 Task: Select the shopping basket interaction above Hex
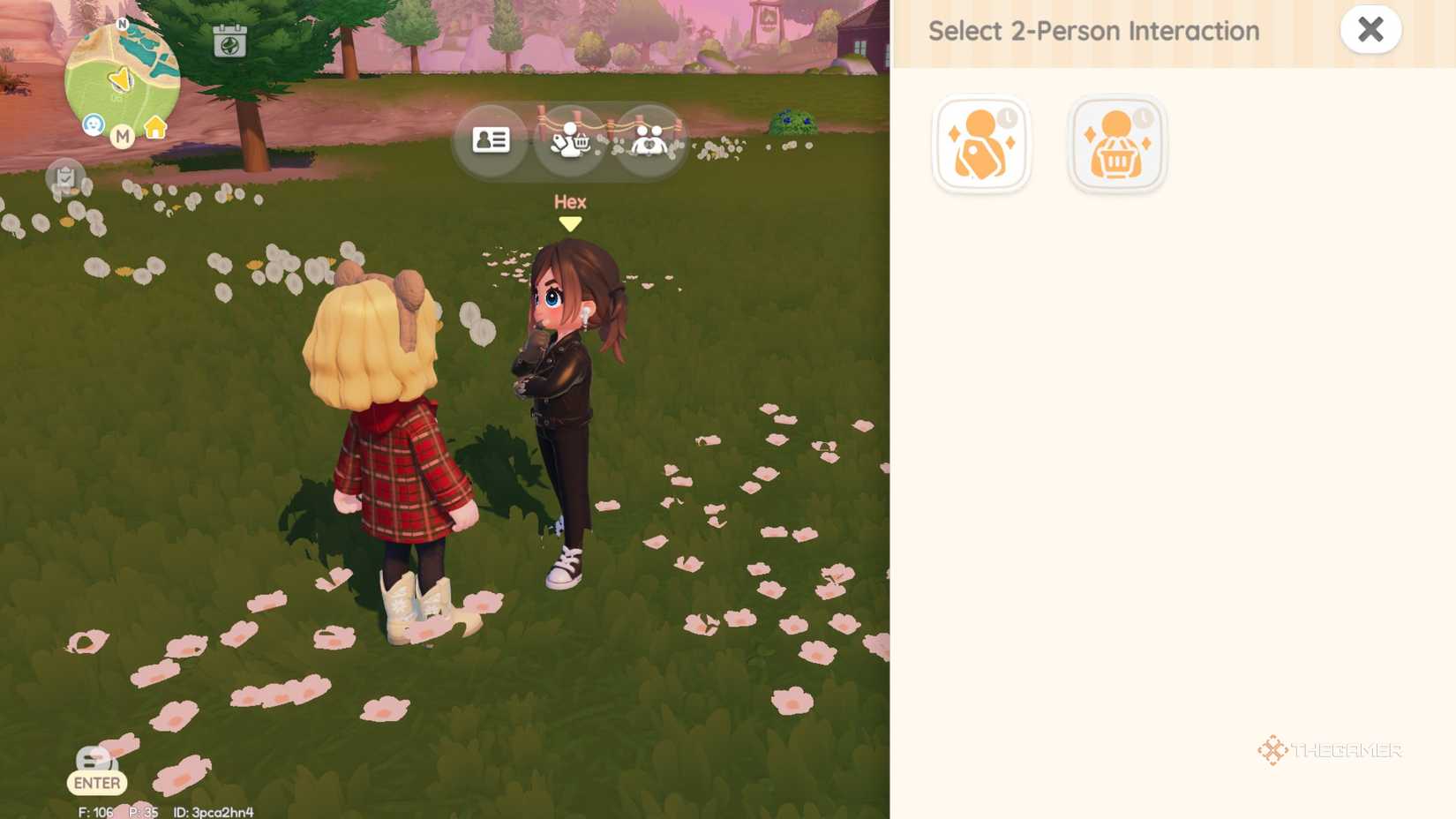[x=570, y=139]
